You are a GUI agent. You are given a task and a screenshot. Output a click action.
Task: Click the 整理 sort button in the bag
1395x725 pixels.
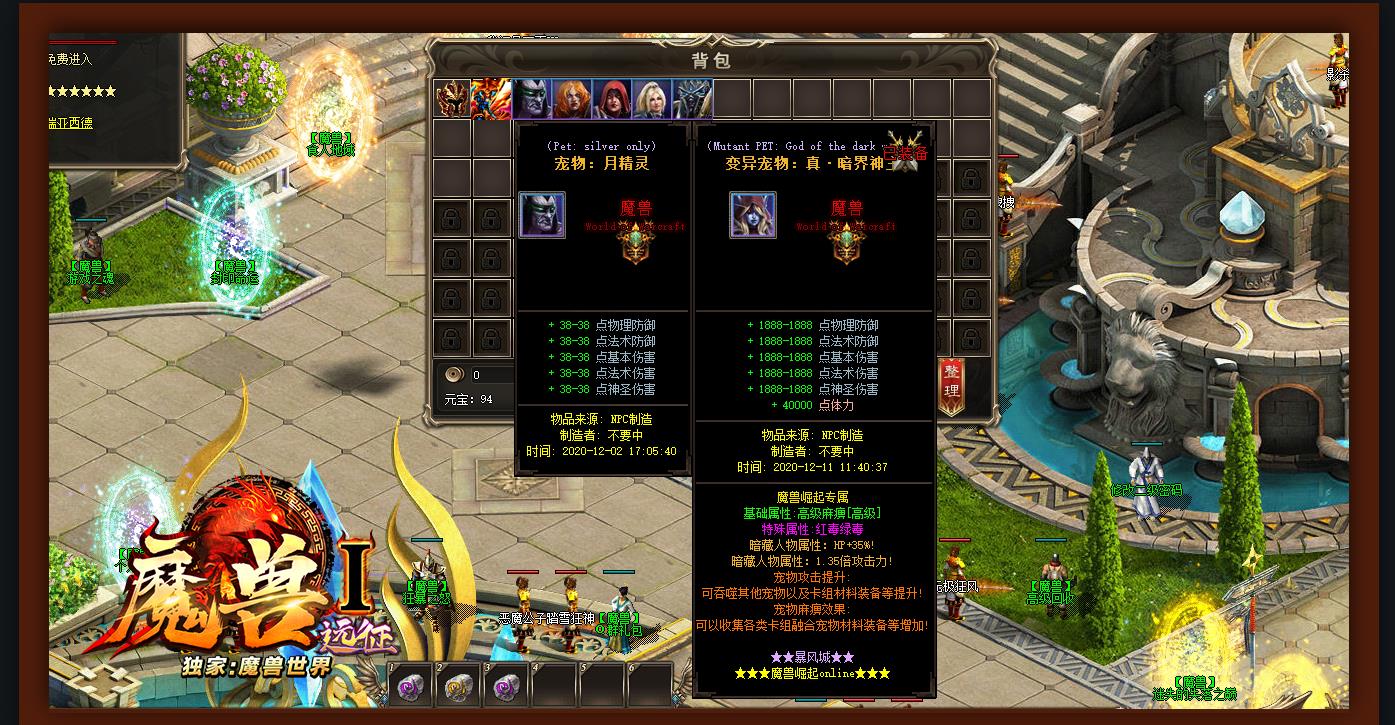pos(951,385)
